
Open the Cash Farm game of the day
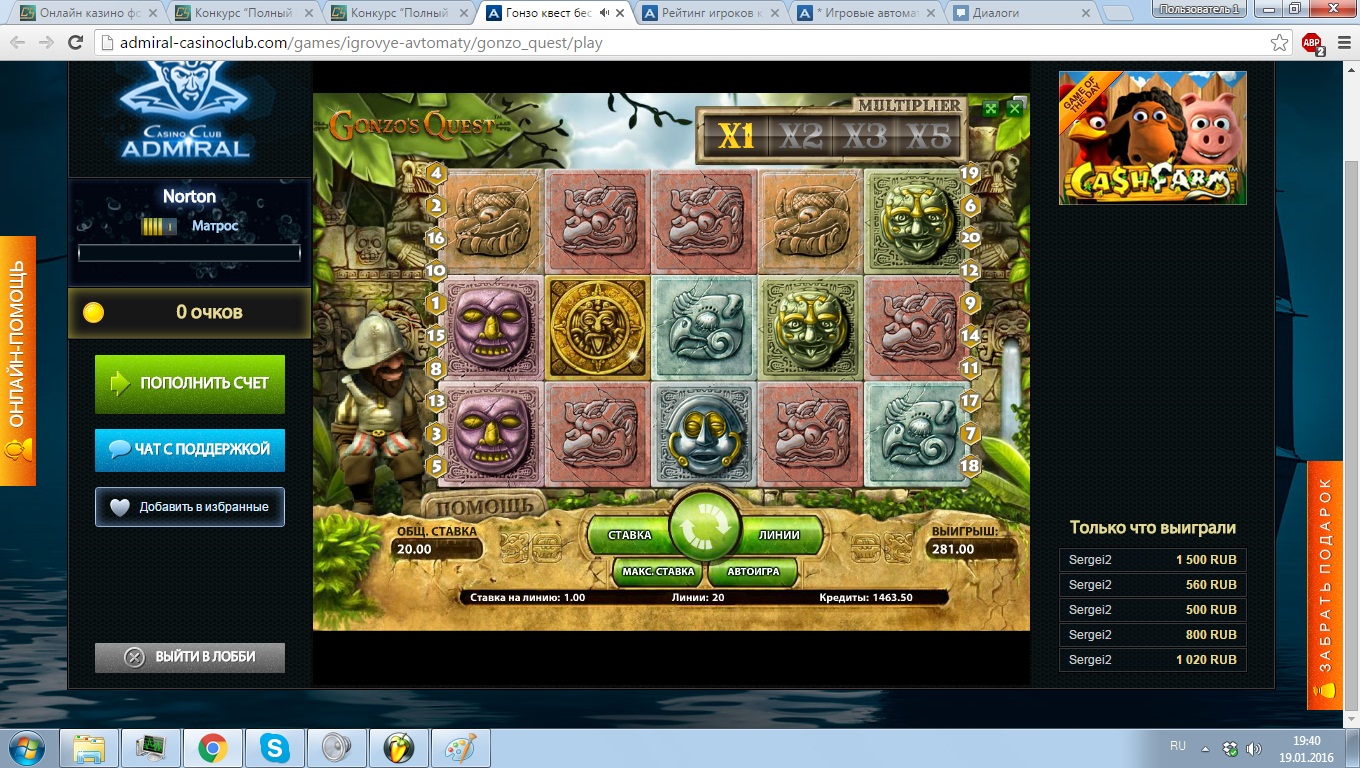coord(1152,138)
